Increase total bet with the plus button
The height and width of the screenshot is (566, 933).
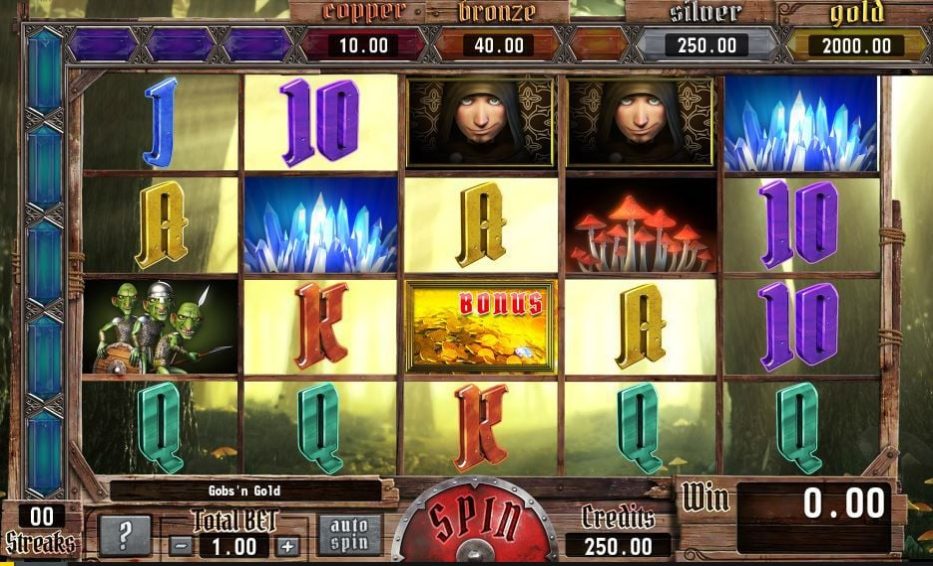[x=288, y=546]
